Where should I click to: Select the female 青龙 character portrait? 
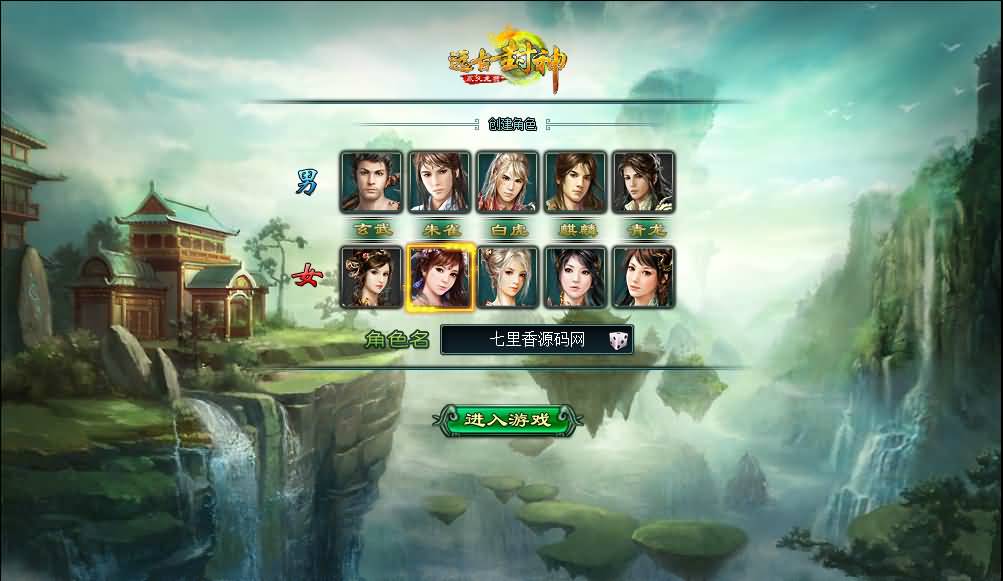pos(643,277)
